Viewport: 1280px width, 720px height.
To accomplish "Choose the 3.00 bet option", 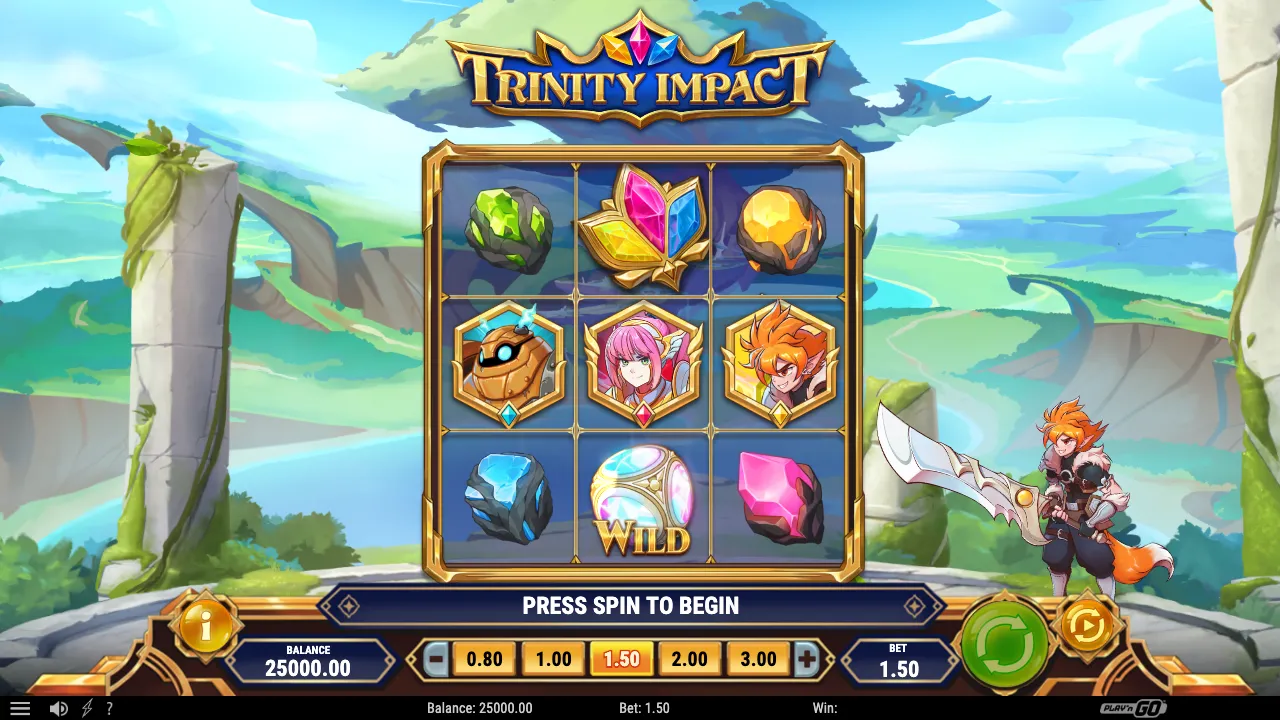I will tap(759, 658).
